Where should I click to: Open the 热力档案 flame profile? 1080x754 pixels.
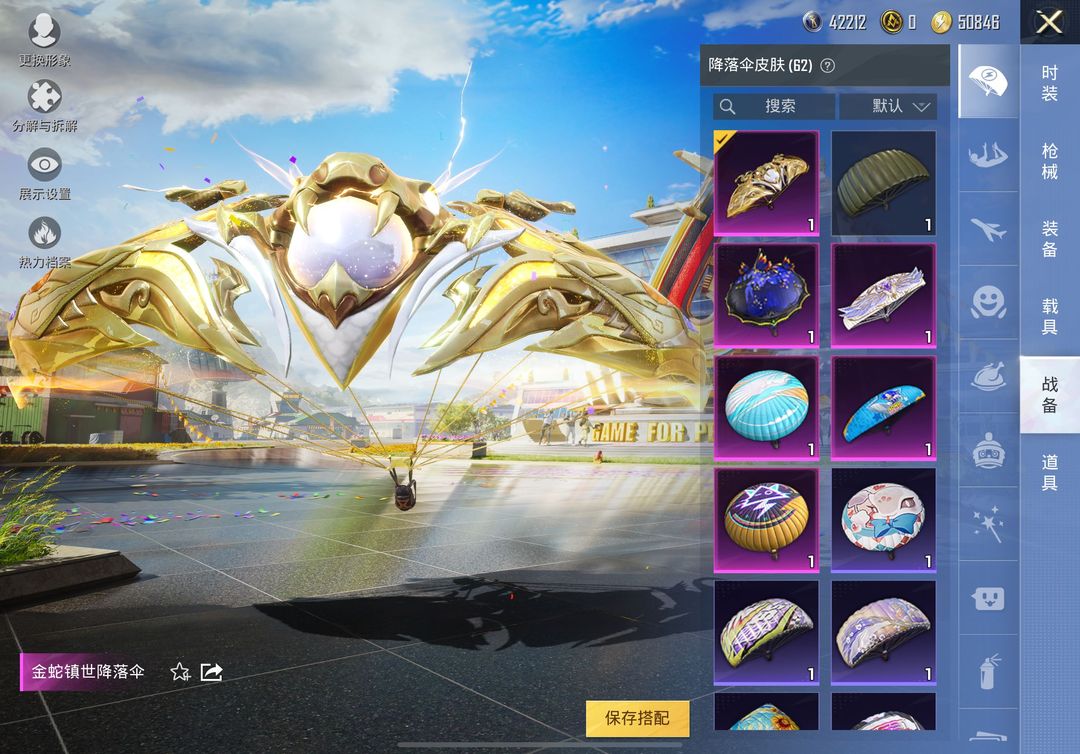point(45,242)
